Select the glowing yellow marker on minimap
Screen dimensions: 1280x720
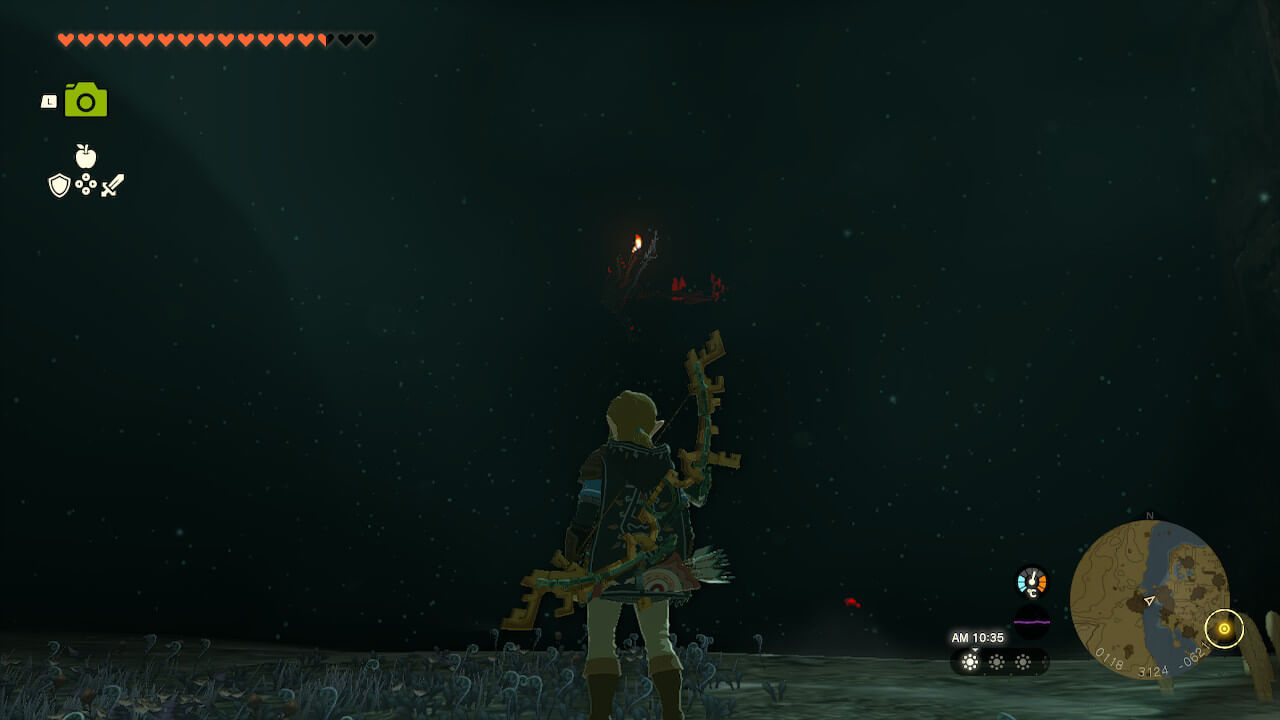click(1224, 628)
